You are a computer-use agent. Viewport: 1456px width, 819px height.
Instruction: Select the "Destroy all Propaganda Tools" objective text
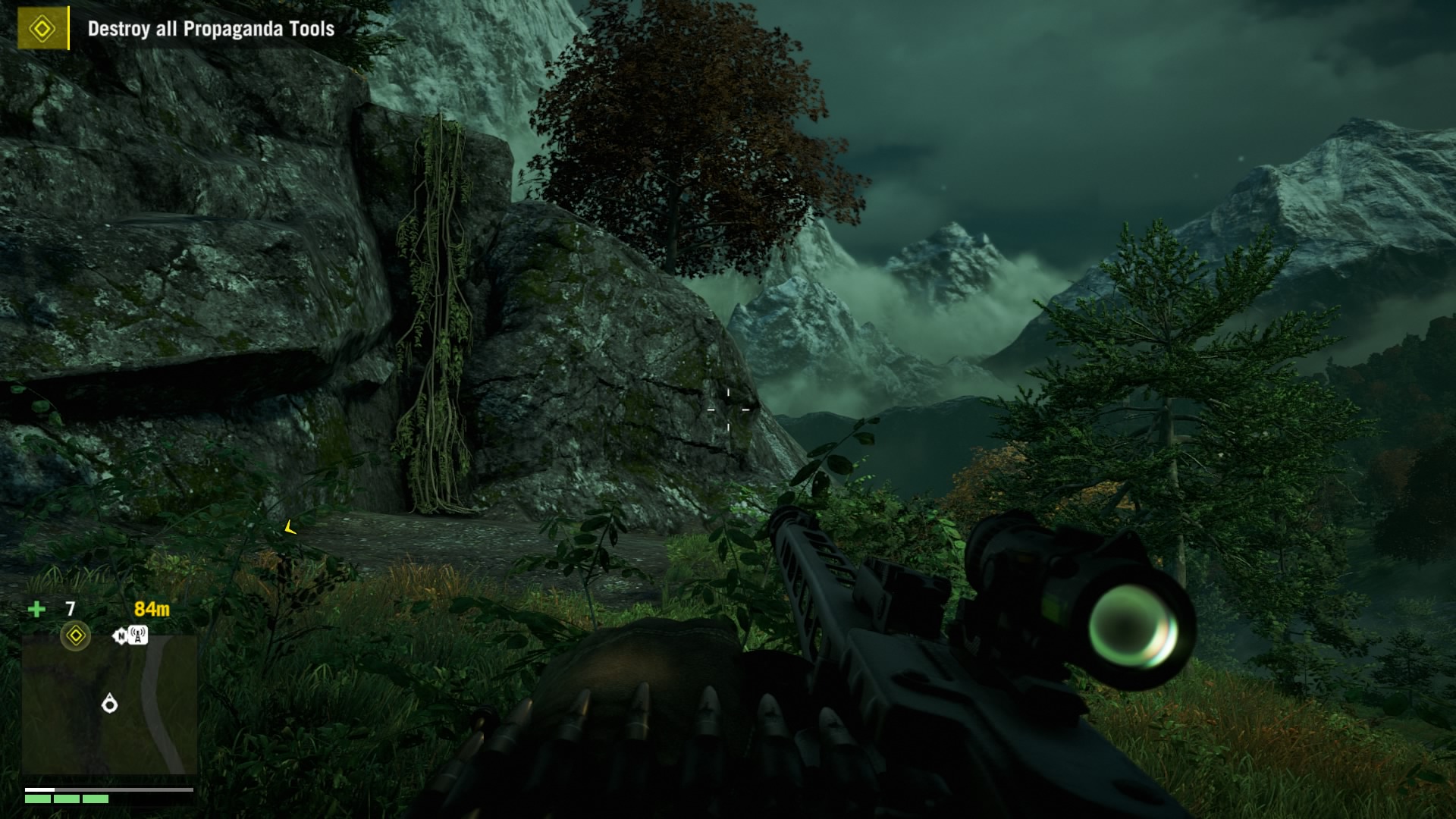(211, 30)
